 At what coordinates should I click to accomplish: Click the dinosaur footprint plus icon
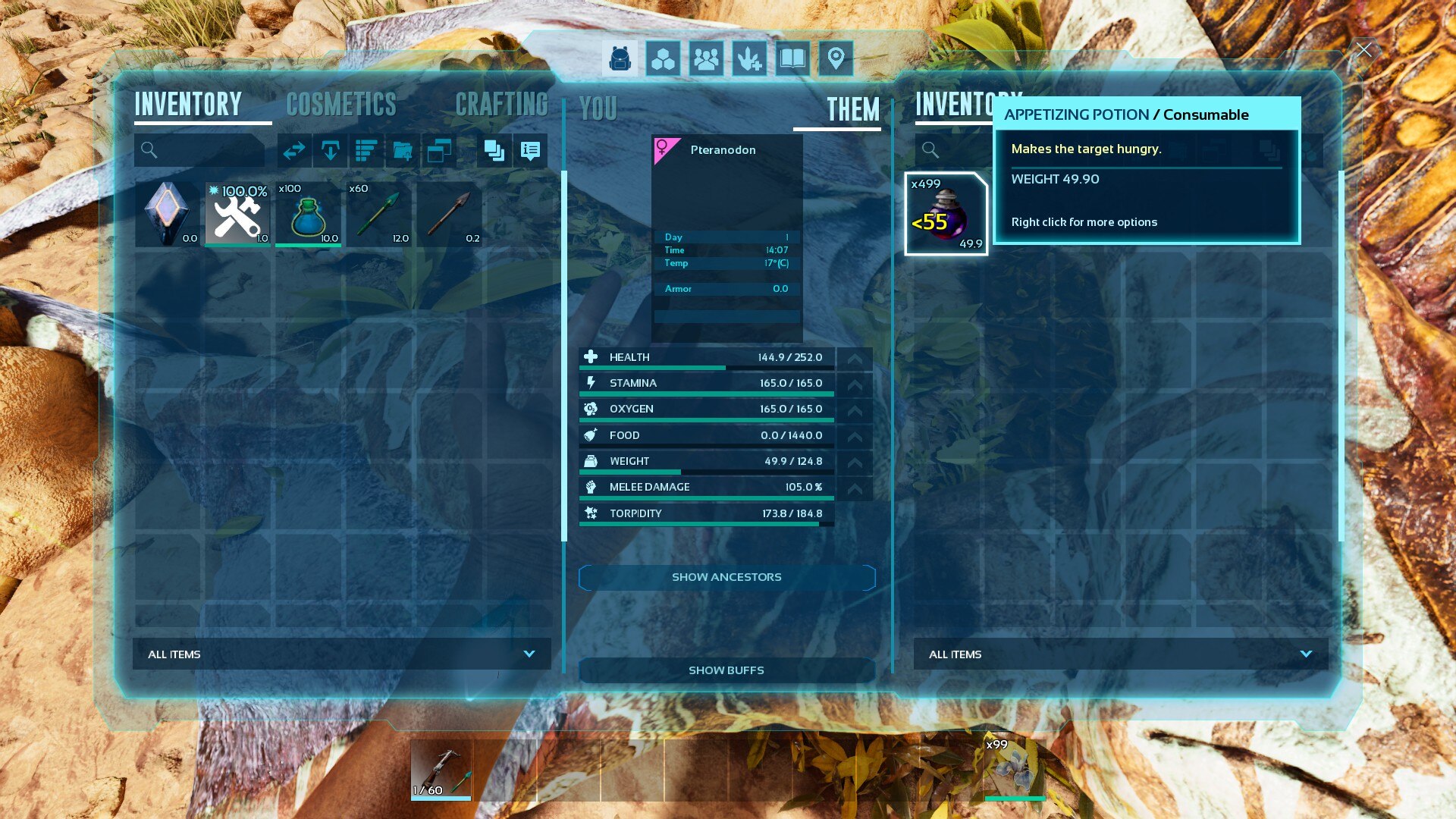tap(749, 58)
